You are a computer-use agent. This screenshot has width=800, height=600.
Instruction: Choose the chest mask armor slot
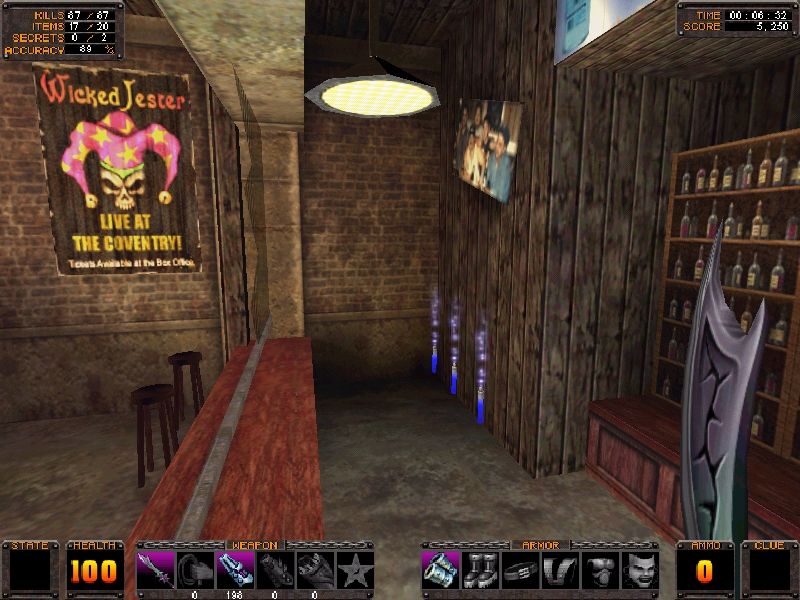point(600,570)
